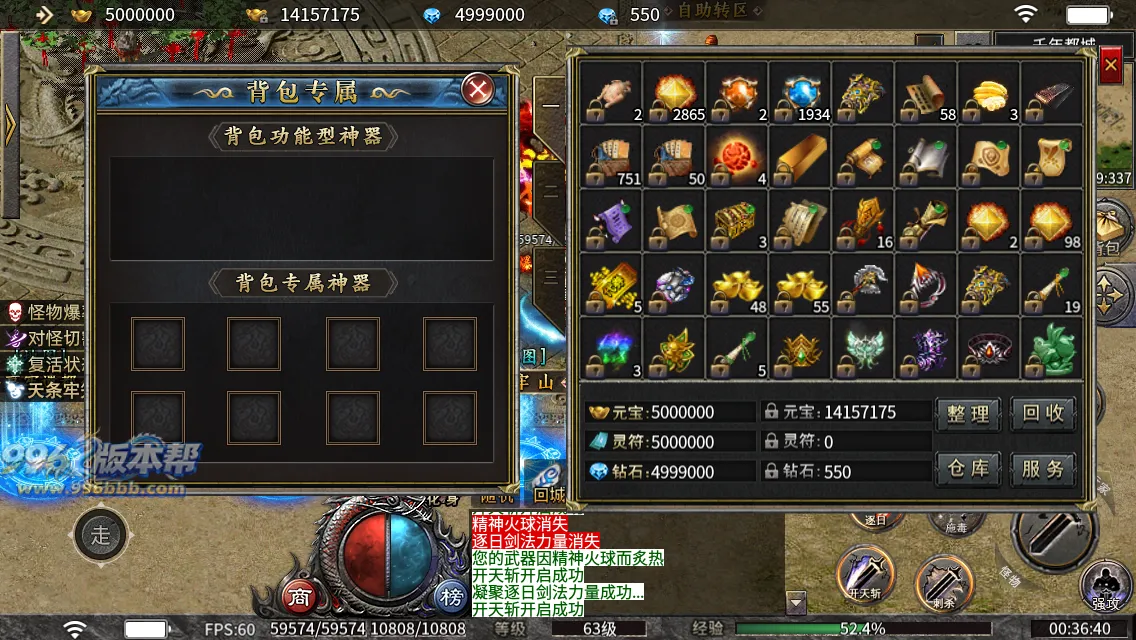Activate the 刺杀 skill
The width and height of the screenshot is (1136, 640).
(943, 582)
